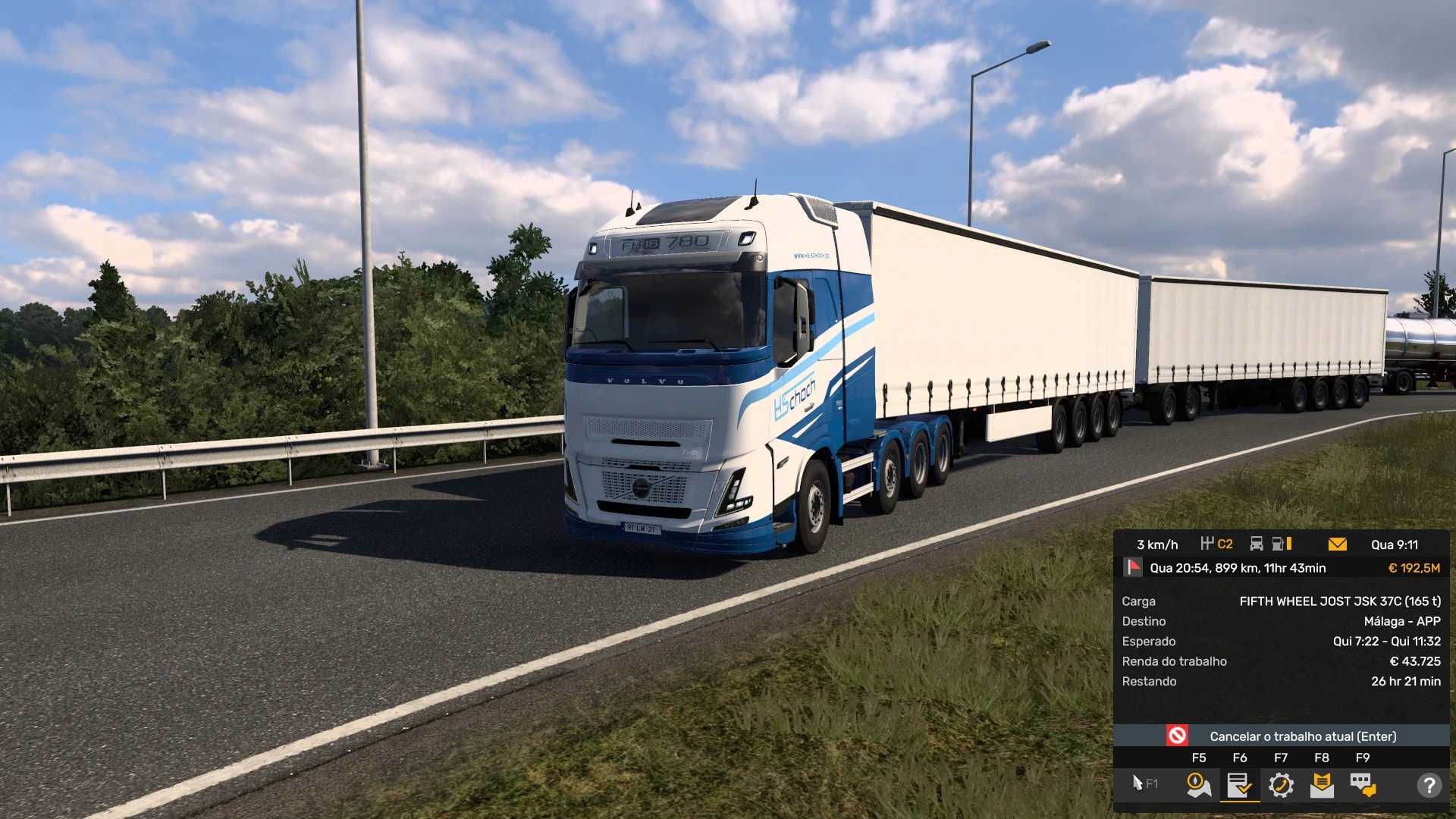Switch to the mail inbox tab
This screenshot has height=819, width=1456.
coord(1322,785)
